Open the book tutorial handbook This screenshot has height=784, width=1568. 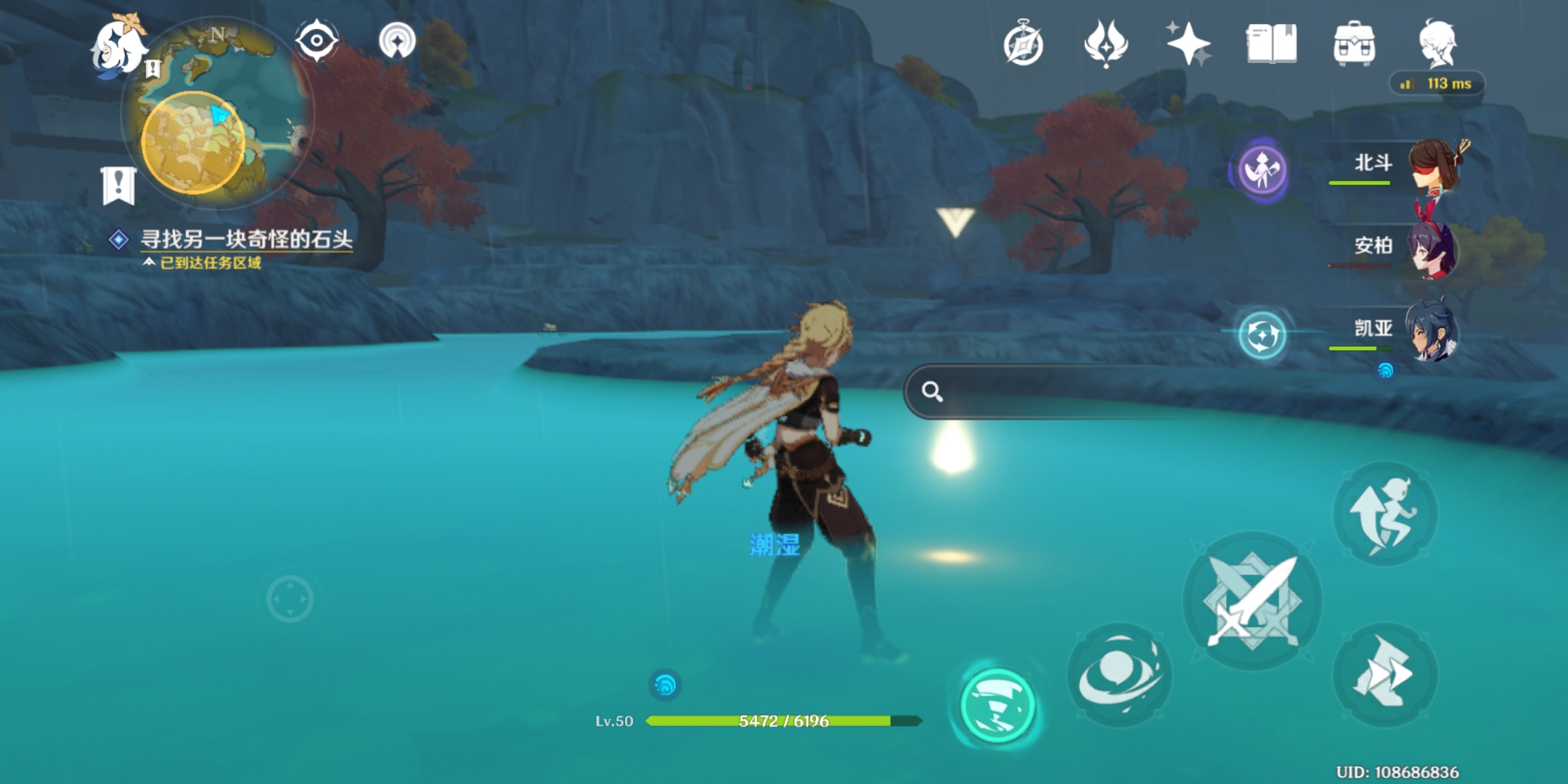[x=1271, y=44]
